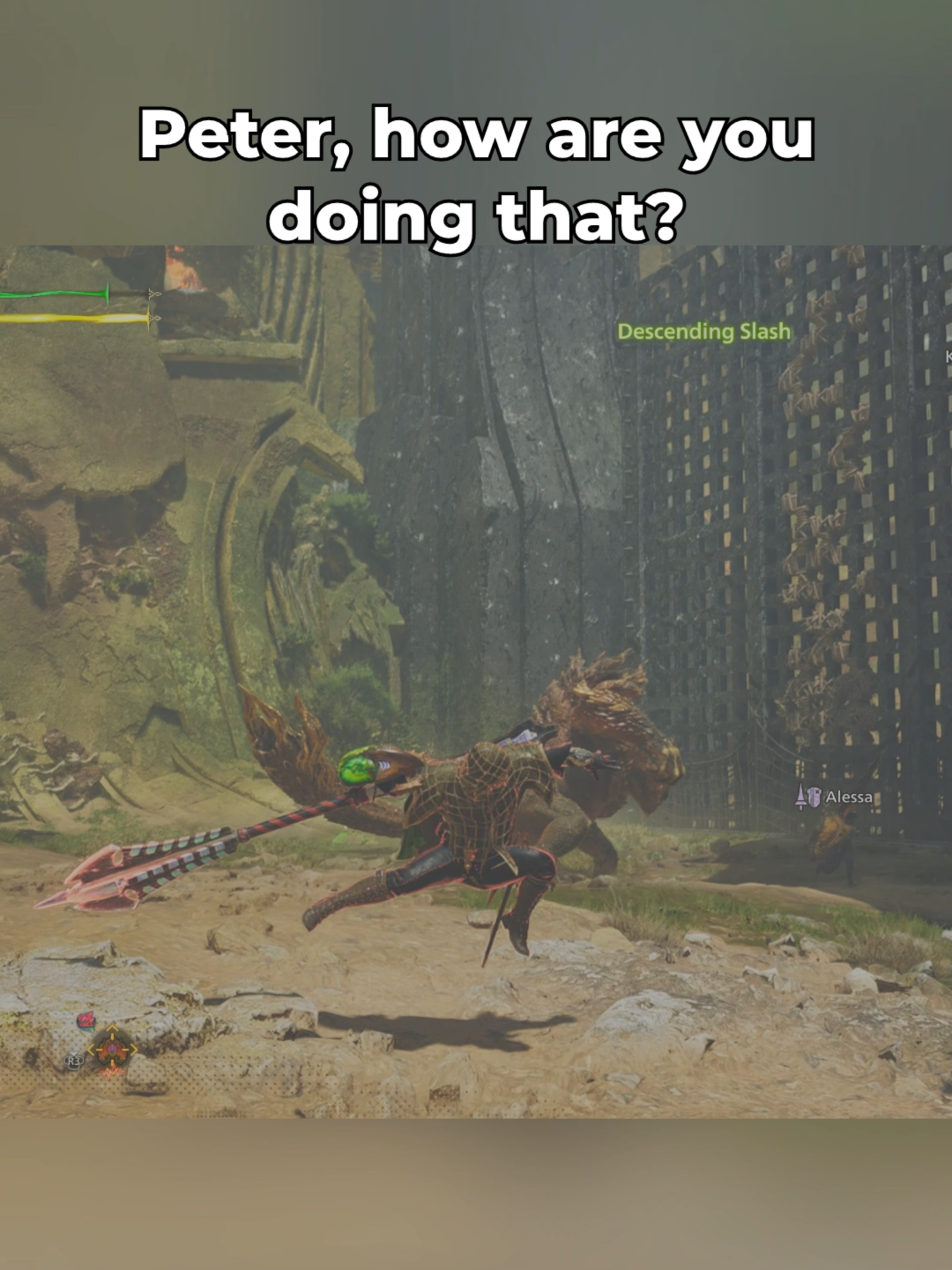Select the red monster marker above the minimap
Screen dimensions: 952x1270
87,1020
